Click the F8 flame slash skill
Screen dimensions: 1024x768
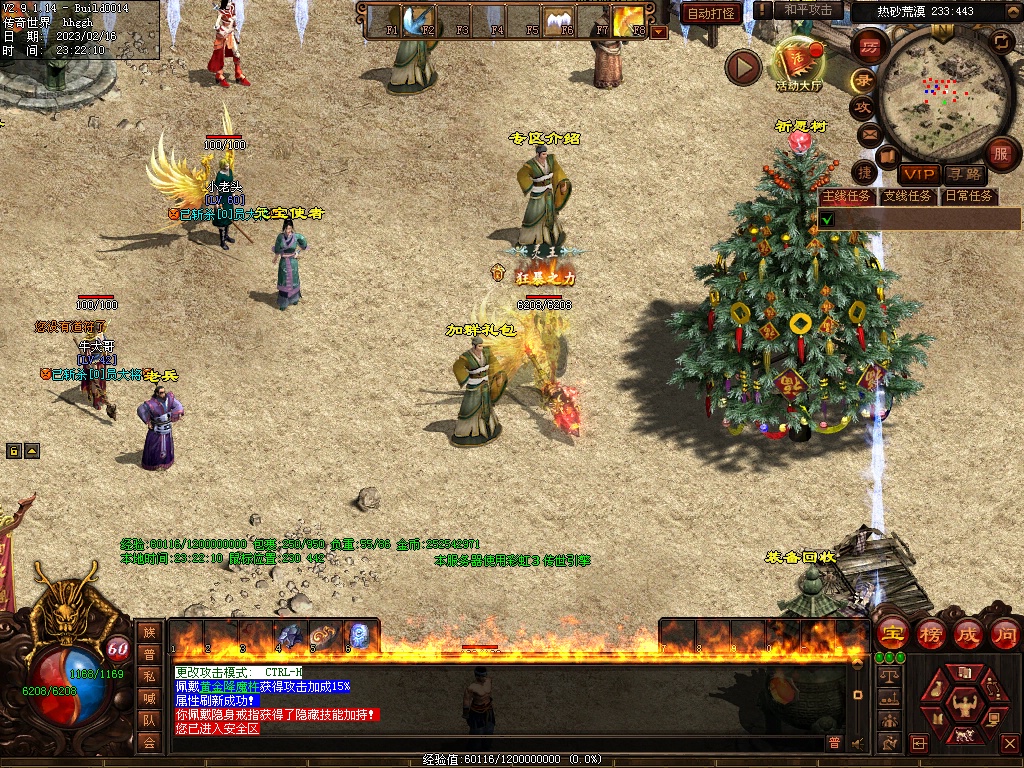(629, 18)
